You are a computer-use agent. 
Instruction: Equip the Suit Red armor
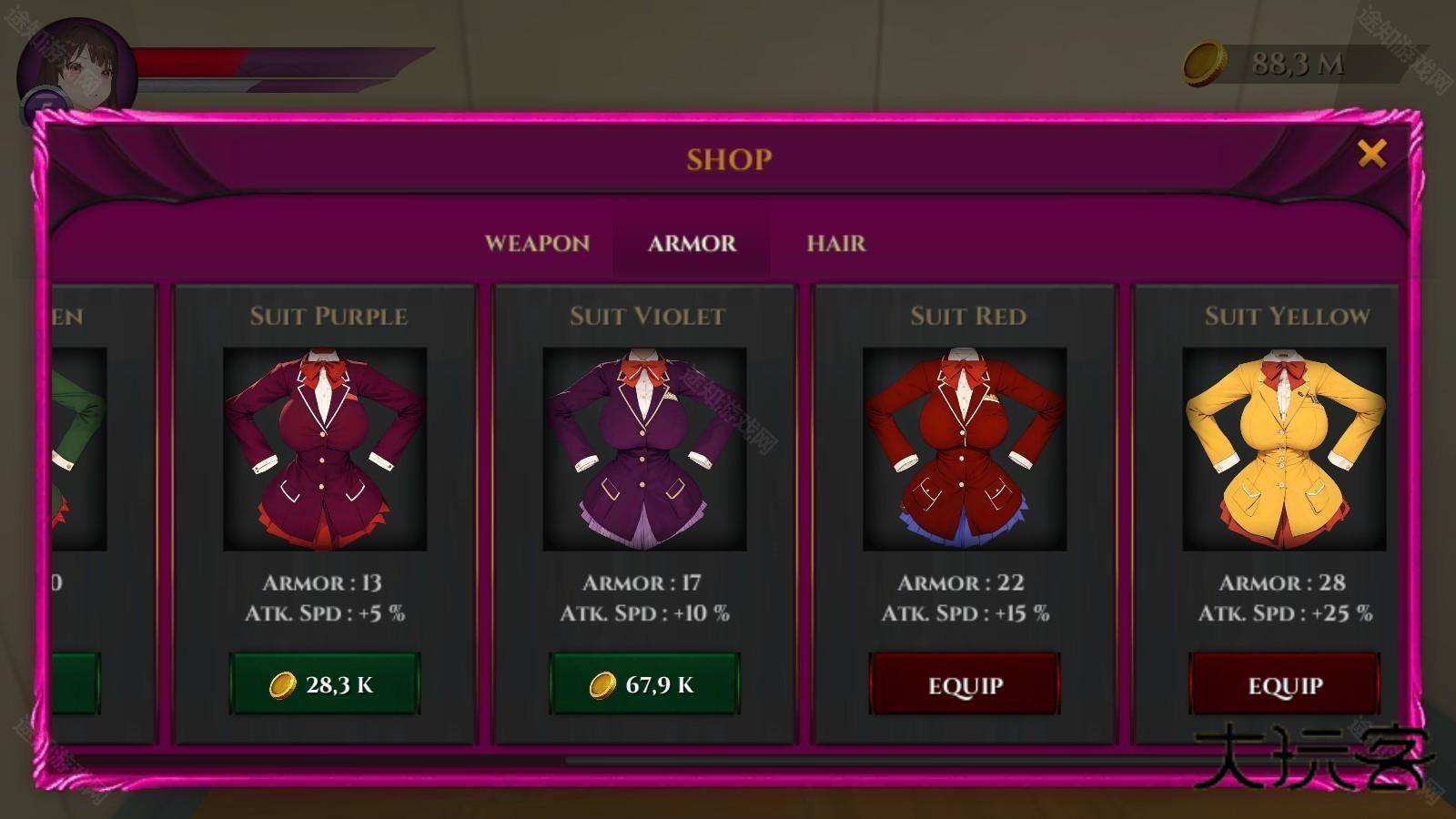click(x=965, y=684)
